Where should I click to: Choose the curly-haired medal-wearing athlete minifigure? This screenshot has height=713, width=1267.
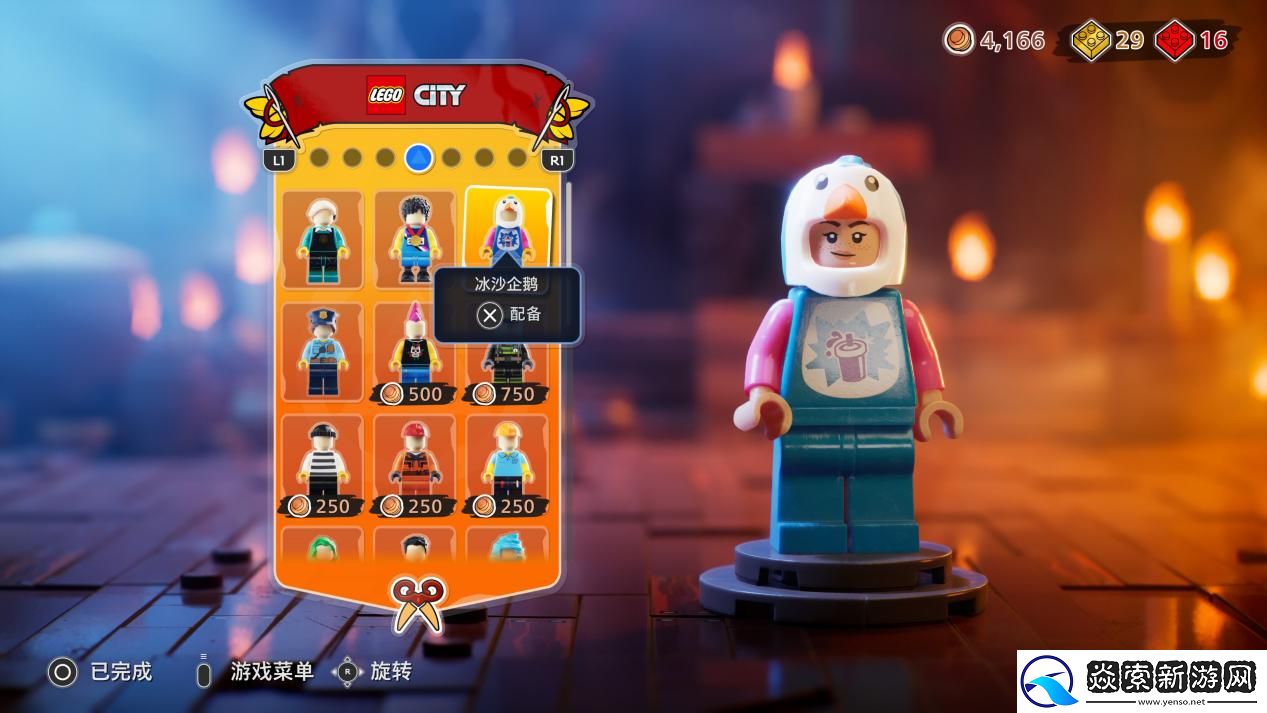(x=415, y=239)
